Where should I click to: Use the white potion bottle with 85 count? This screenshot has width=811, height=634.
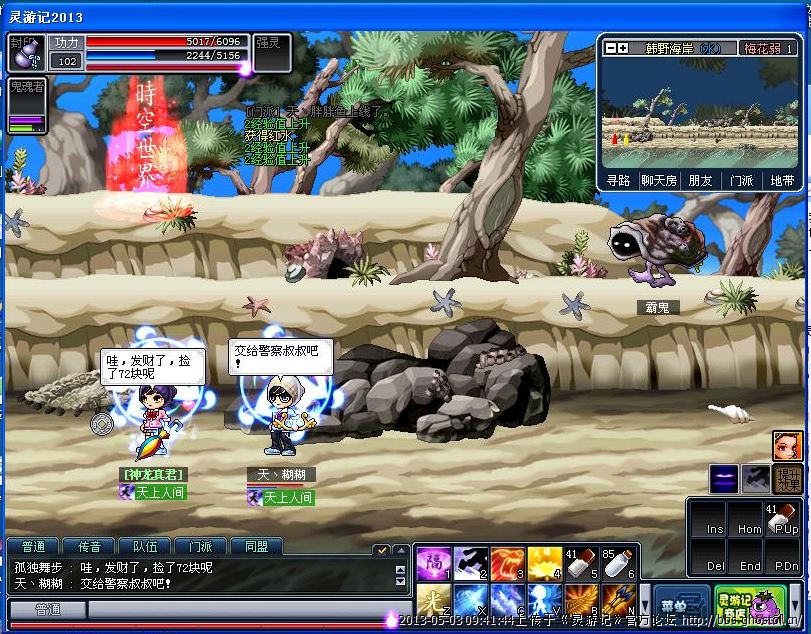(x=619, y=564)
